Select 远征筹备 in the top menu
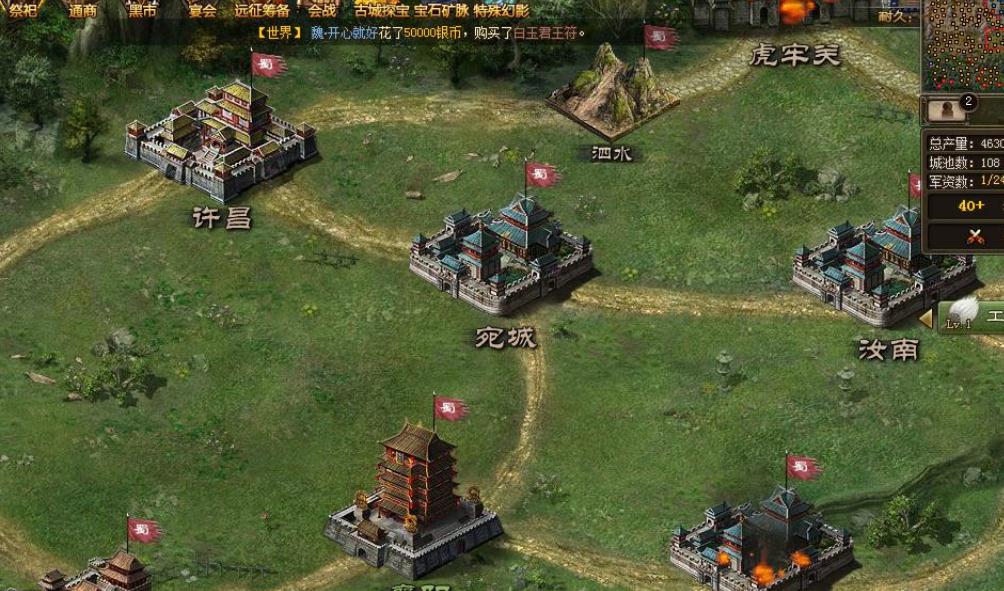Screen dimensions: 1004x591 point(262,11)
